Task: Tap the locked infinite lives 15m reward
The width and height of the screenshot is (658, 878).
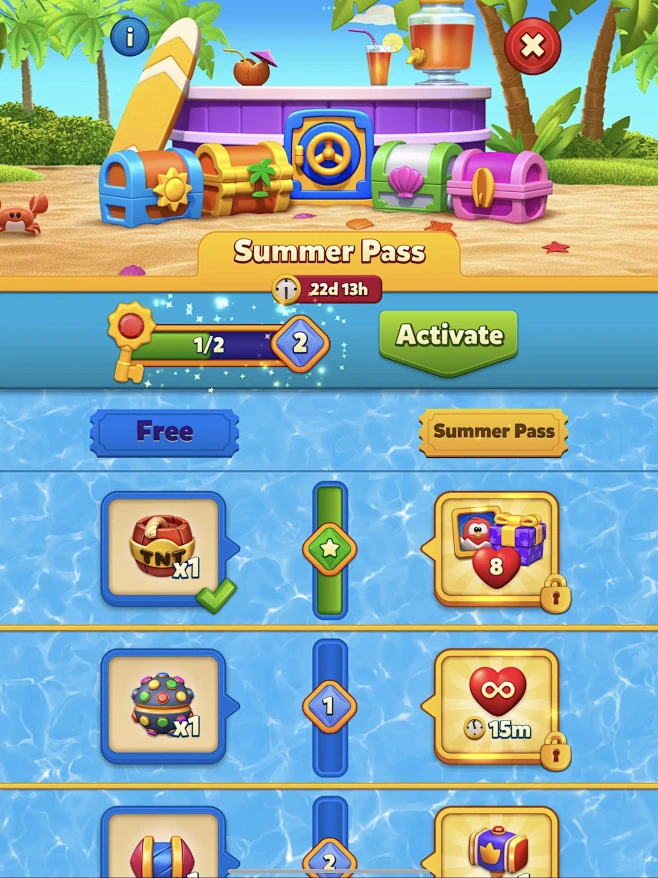Action: tap(496, 706)
